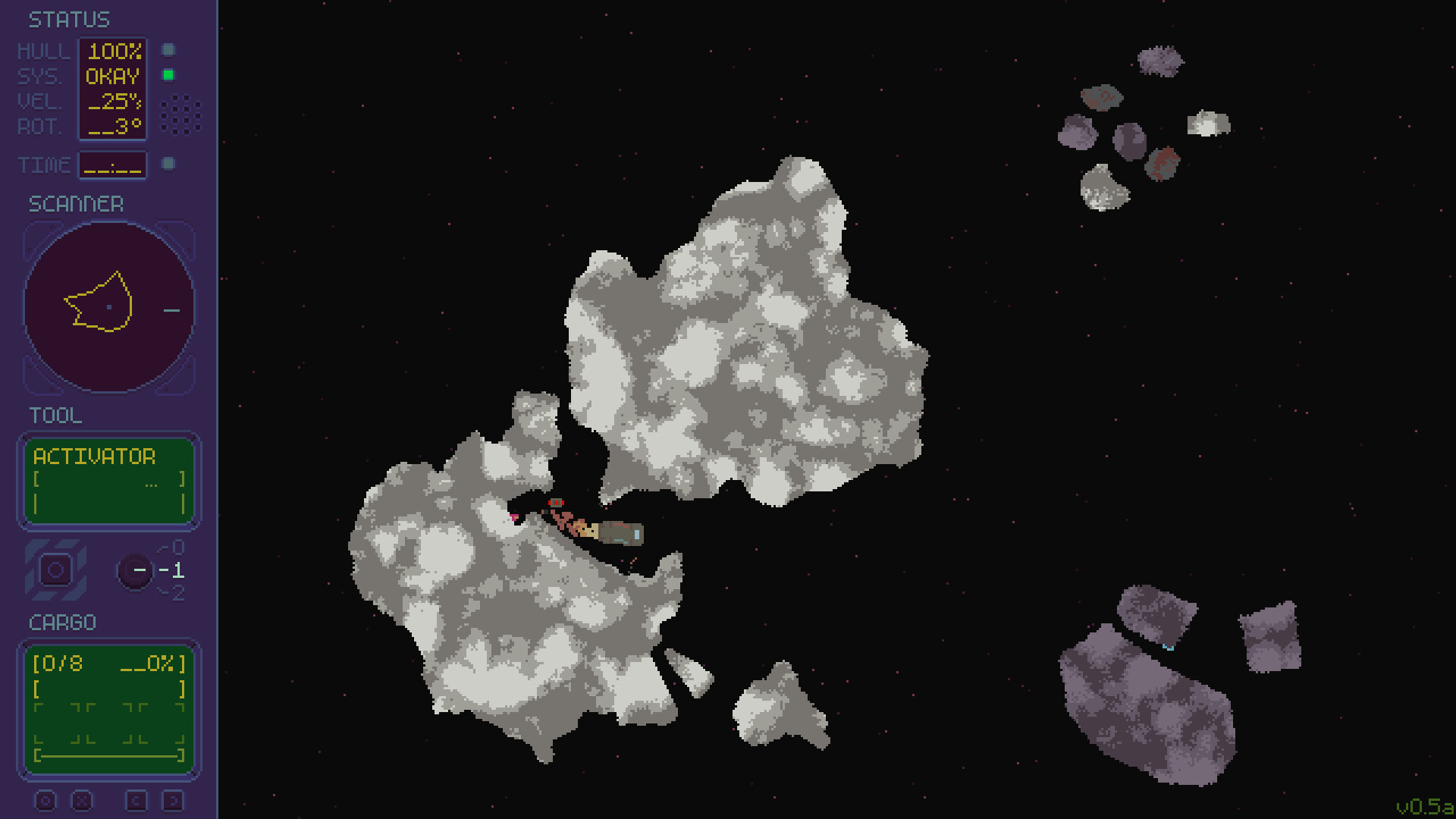Screen dimensions: 1456x819
Task: Click the 'C' icon at the bottom of the sidebar
Action: [137, 800]
